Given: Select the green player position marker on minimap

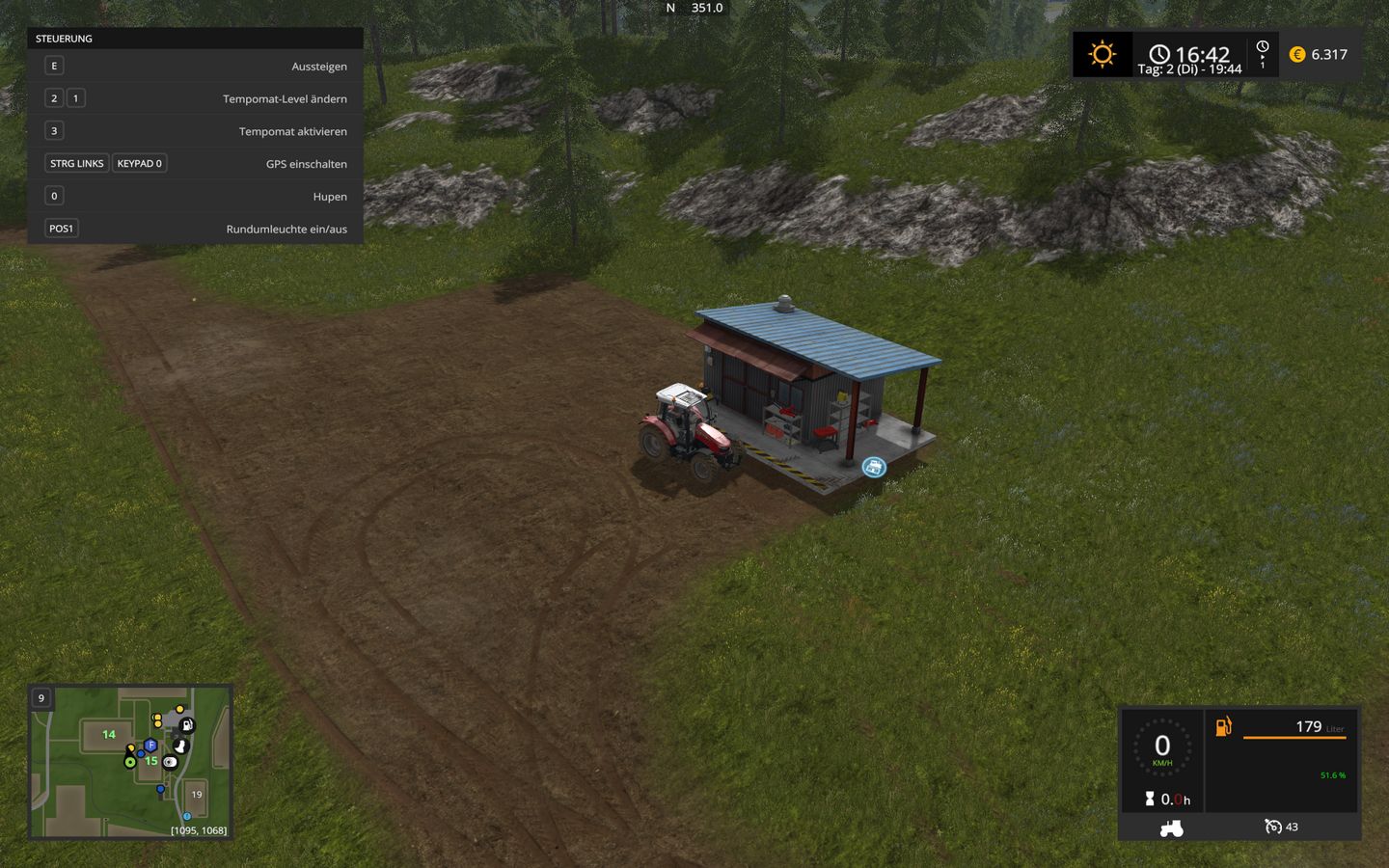Looking at the screenshot, I should [130, 762].
